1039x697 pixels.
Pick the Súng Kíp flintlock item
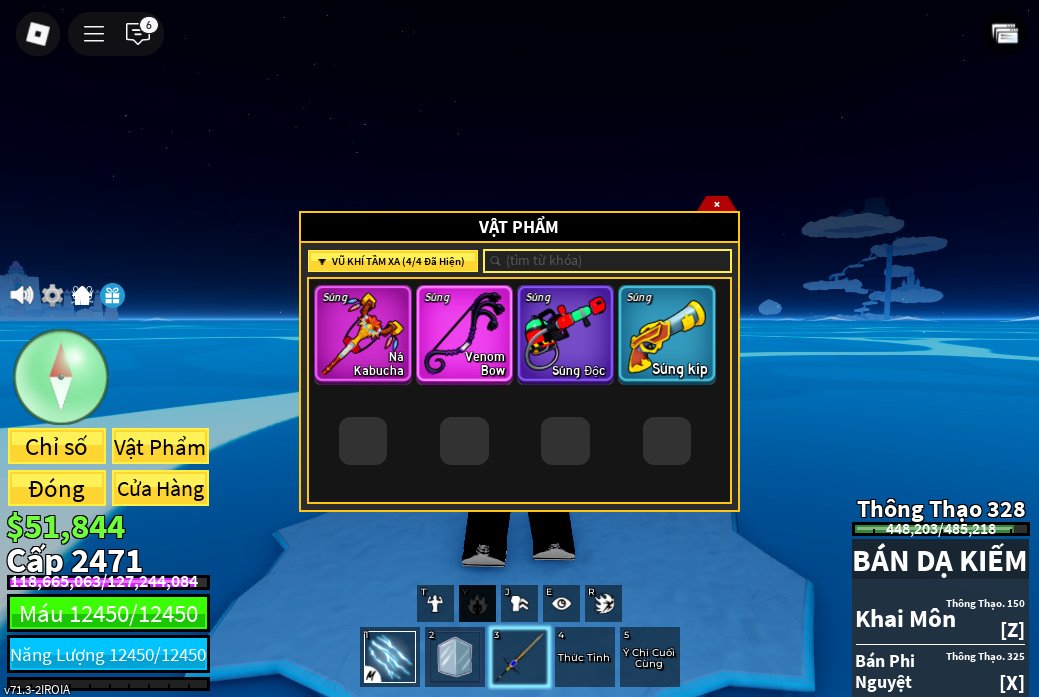tap(667, 334)
